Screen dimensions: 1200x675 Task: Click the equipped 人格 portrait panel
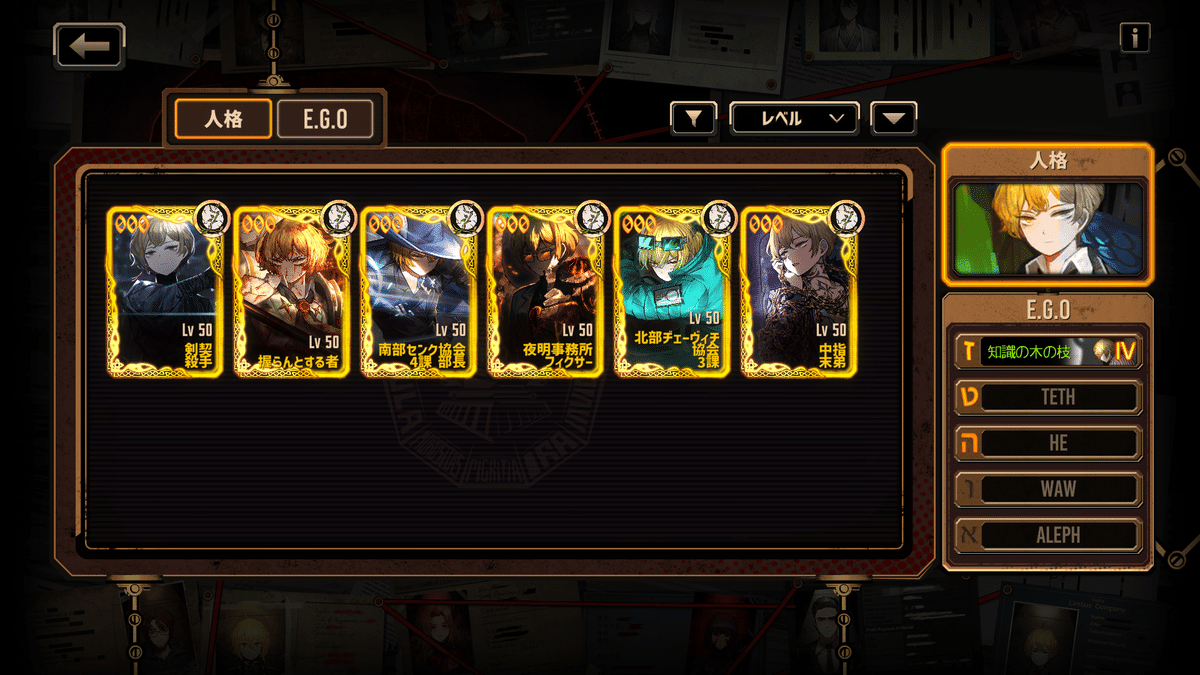[x=1047, y=228]
